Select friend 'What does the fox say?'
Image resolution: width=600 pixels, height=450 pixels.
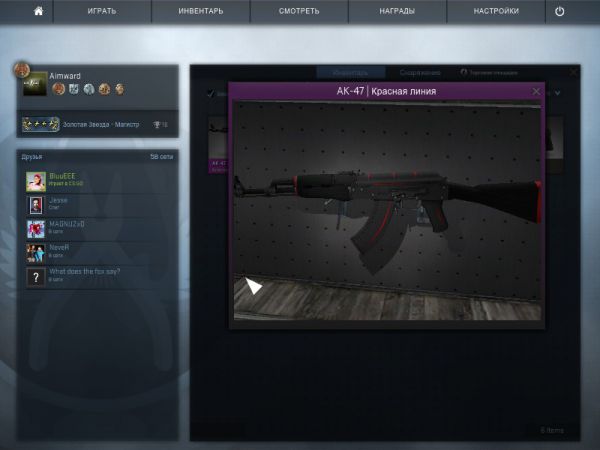pos(36,276)
